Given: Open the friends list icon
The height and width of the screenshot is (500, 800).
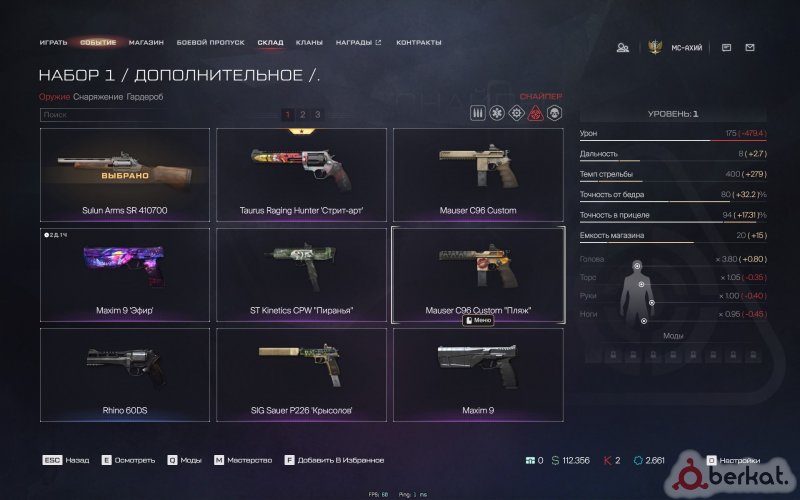Looking at the screenshot, I should (x=623, y=47).
